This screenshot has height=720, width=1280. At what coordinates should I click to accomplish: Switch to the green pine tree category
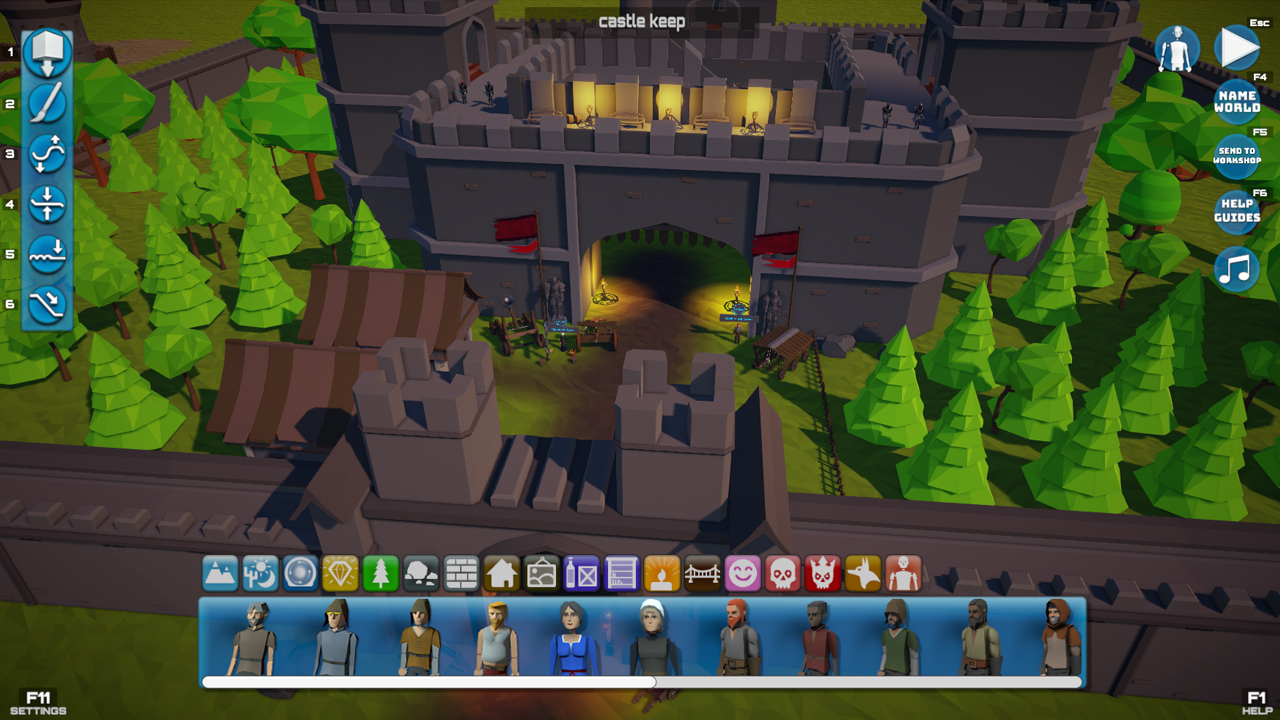coord(380,574)
